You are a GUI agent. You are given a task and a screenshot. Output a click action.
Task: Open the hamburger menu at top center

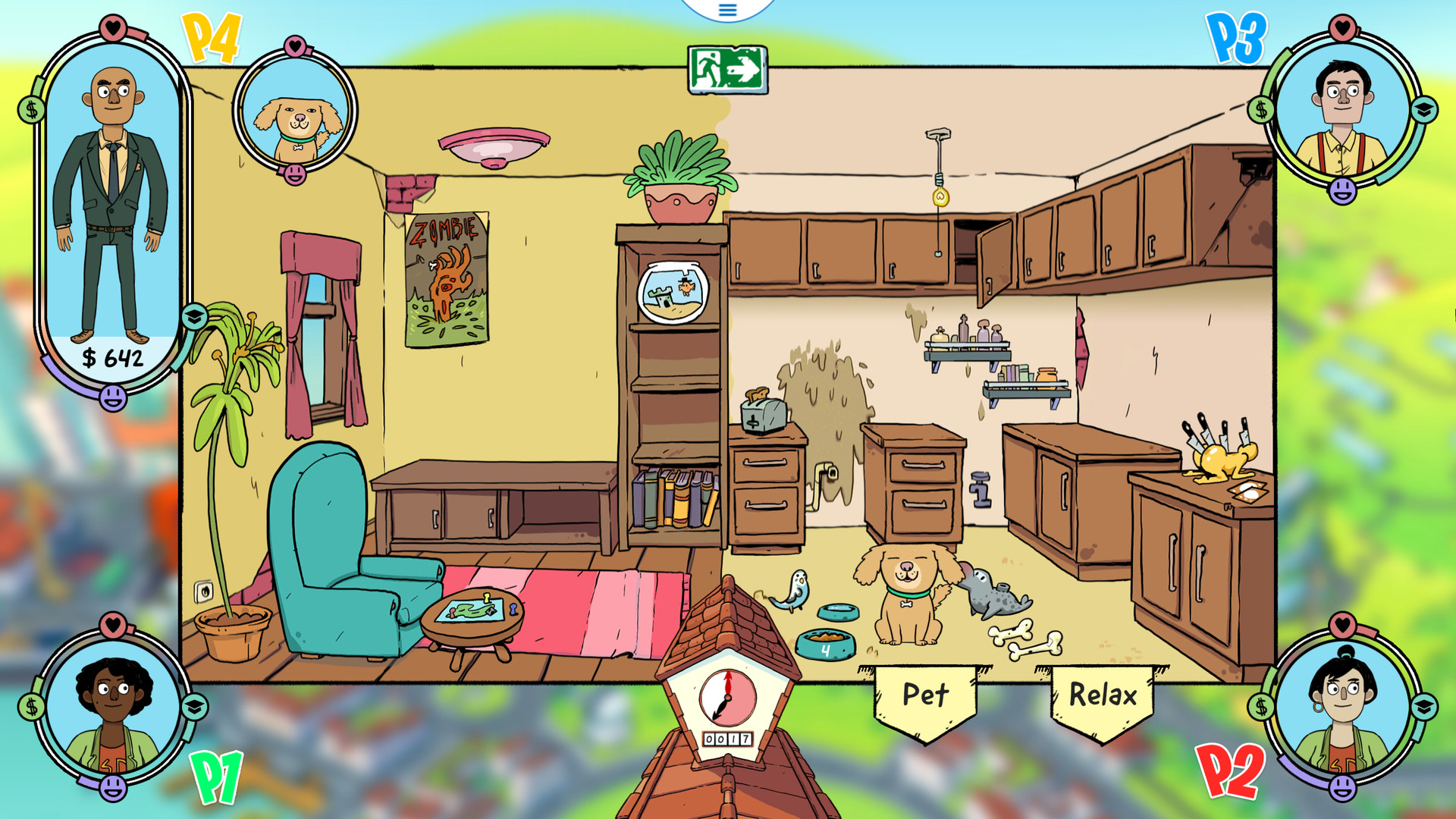click(726, 11)
